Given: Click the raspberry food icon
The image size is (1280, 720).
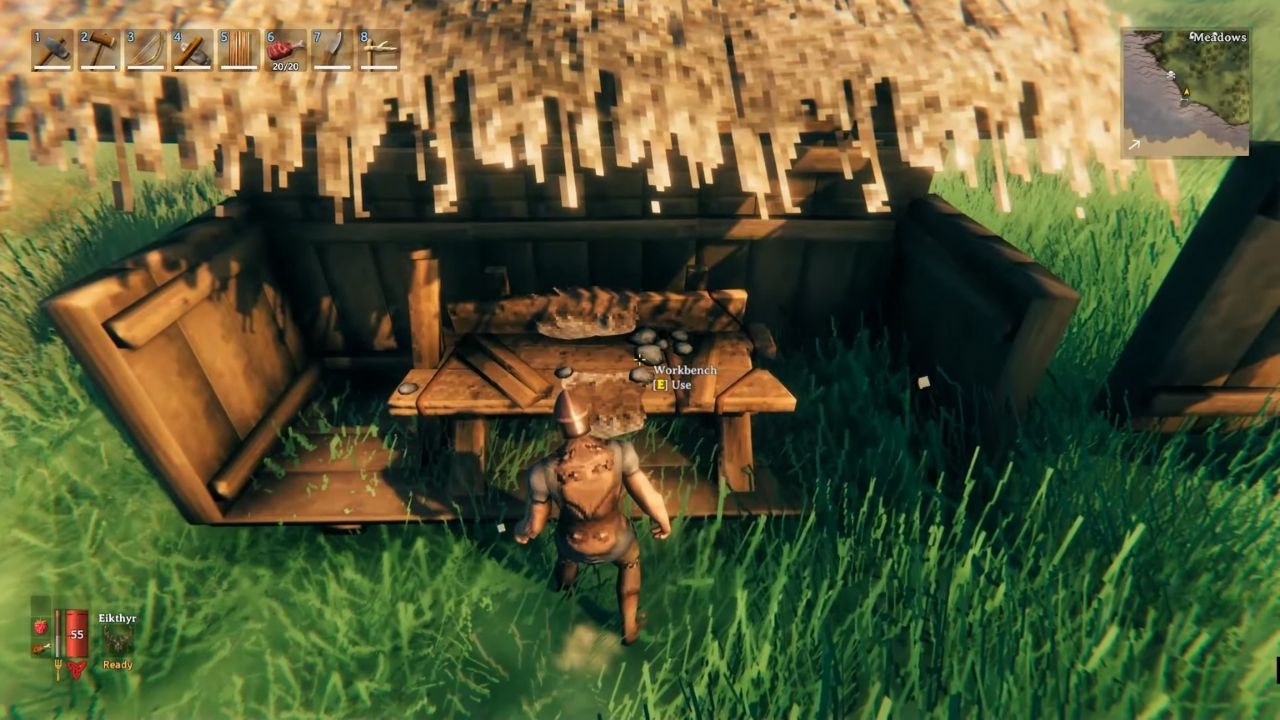Looking at the screenshot, I should [41, 626].
